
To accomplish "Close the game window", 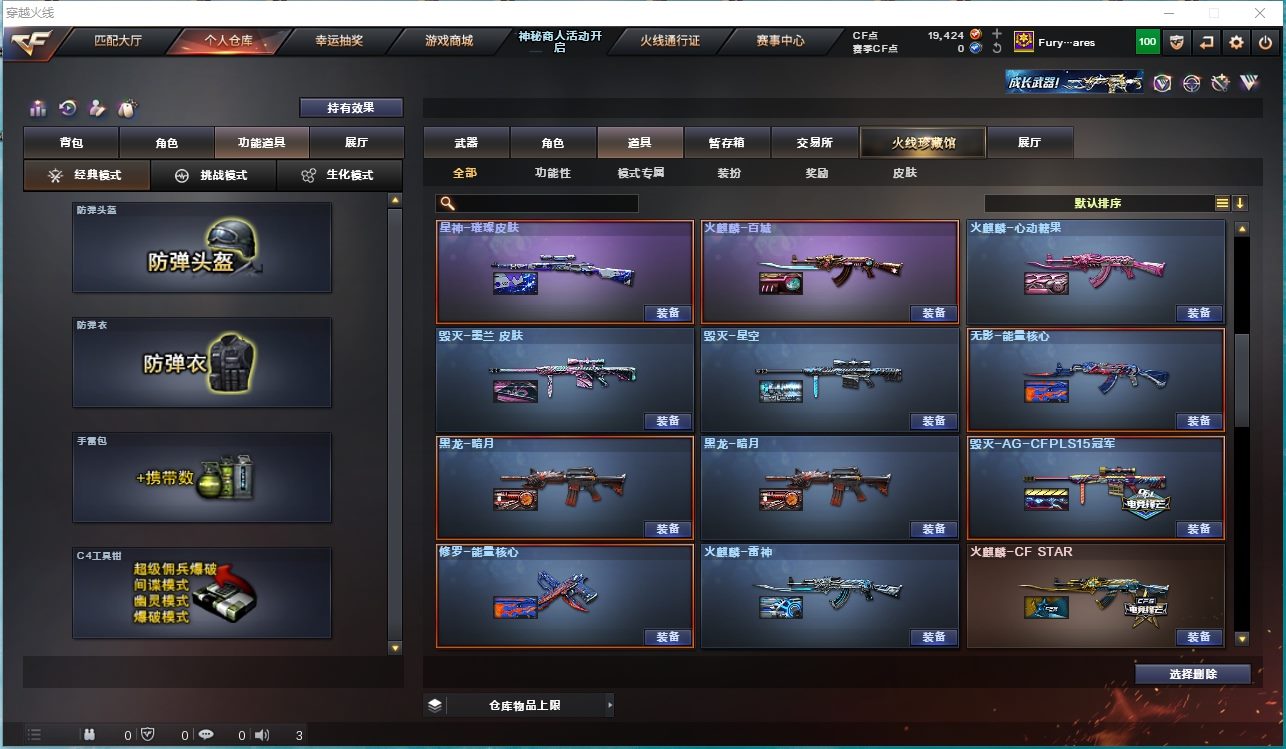I will (1262, 13).
